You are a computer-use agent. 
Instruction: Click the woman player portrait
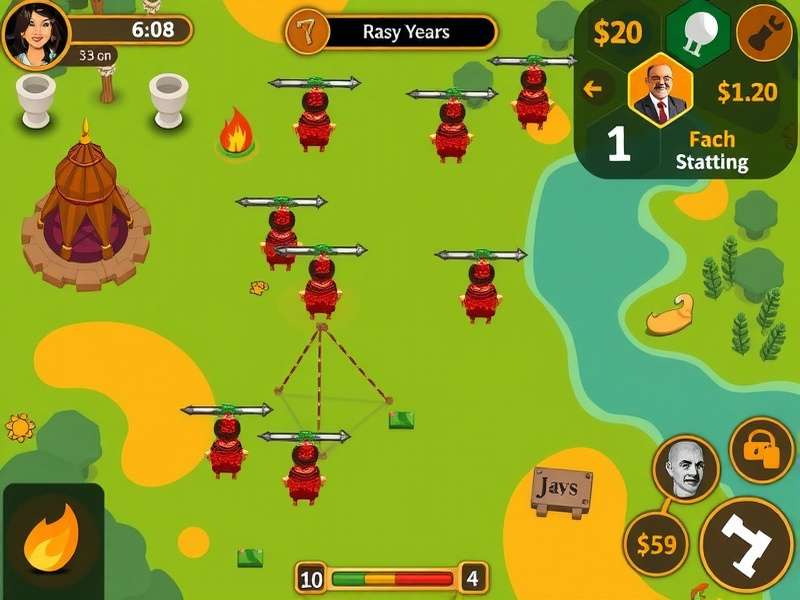click(36, 35)
